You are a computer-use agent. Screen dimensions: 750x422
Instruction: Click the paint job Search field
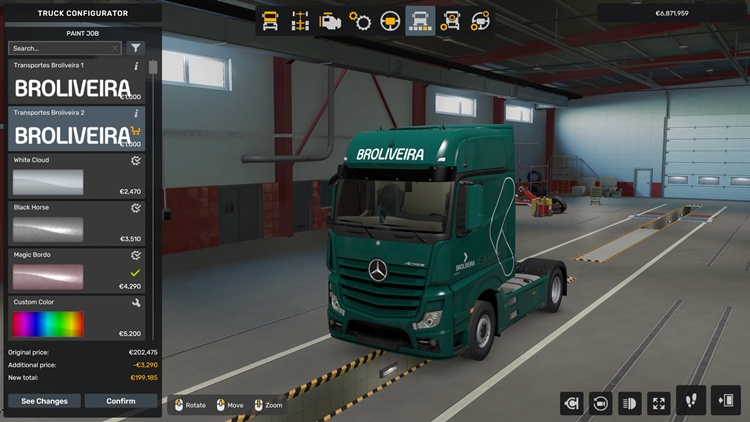click(x=60, y=48)
